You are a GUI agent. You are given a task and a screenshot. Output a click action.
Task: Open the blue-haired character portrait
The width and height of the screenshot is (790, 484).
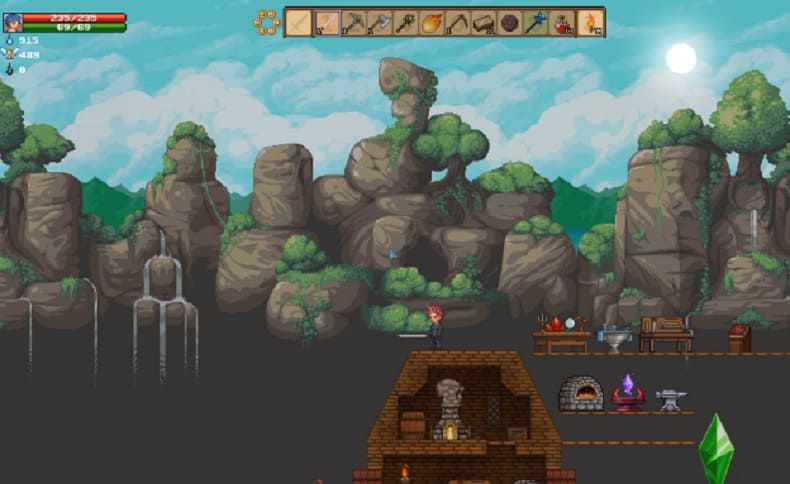(x=12, y=22)
